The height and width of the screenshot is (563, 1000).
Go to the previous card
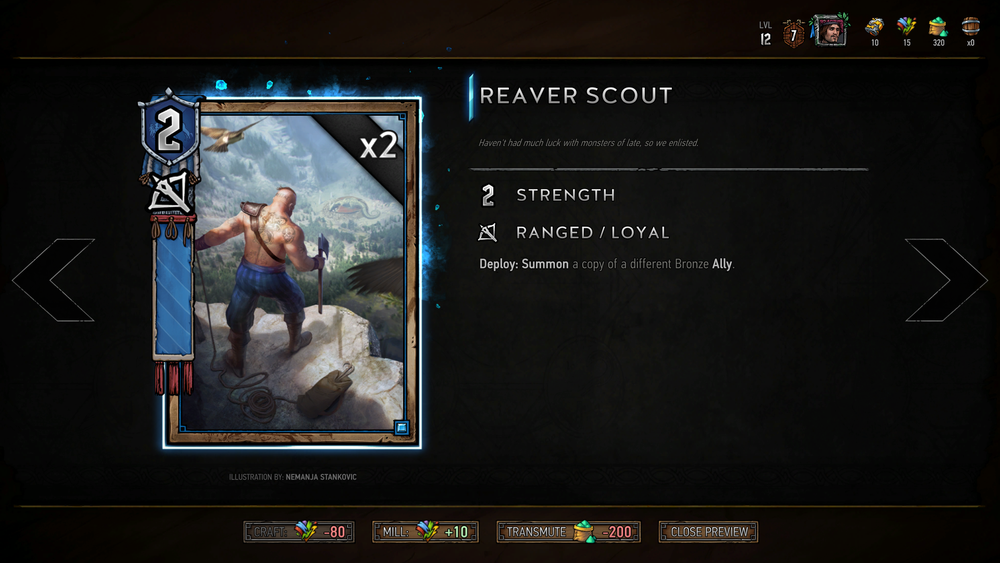[53, 280]
